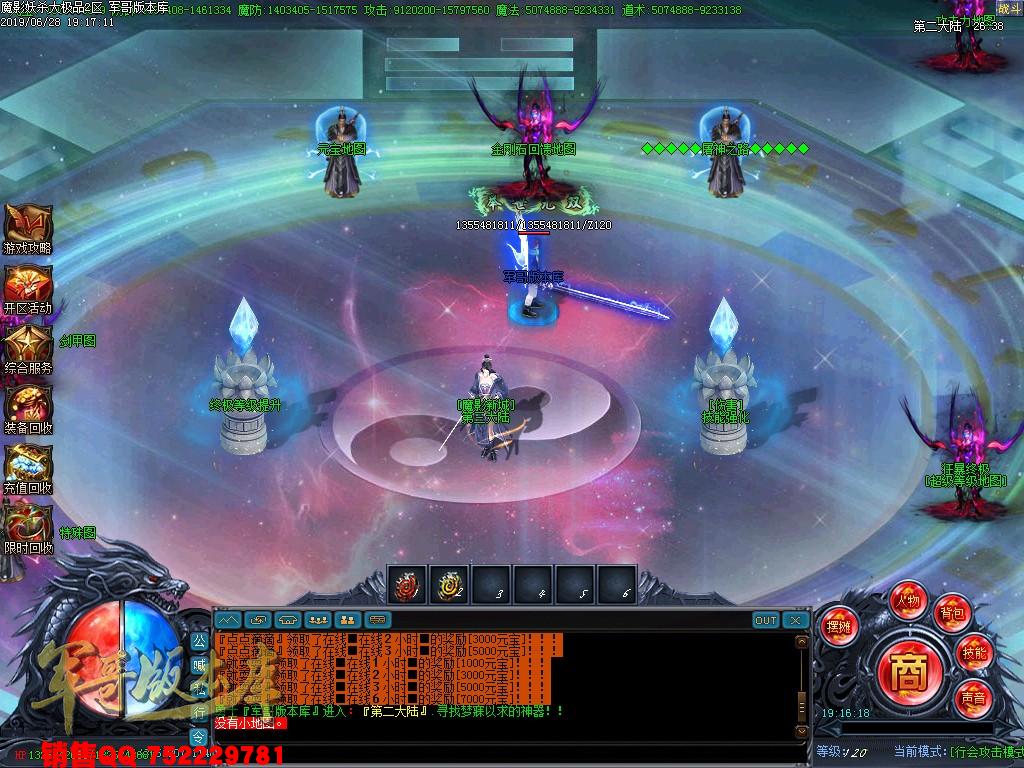Screen dimensions: 1024x768
Task: Open the 声音 sound settings
Action: [972, 696]
